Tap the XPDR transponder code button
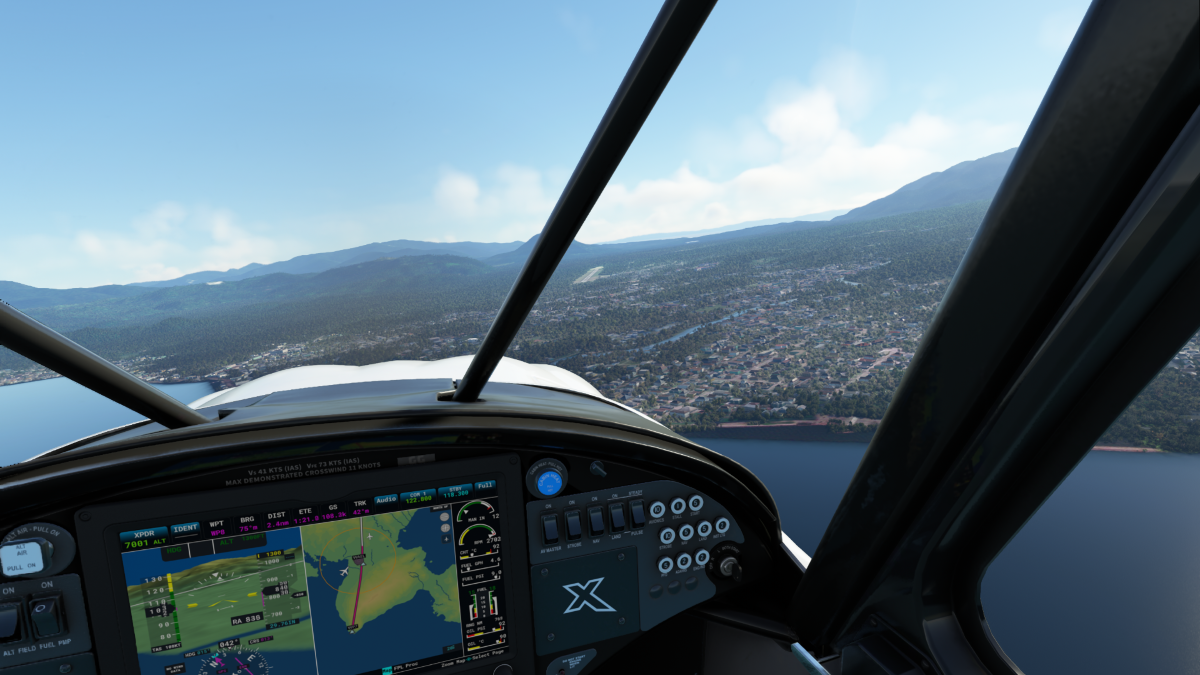This screenshot has width=1200, height=675. tap(143, 540)
